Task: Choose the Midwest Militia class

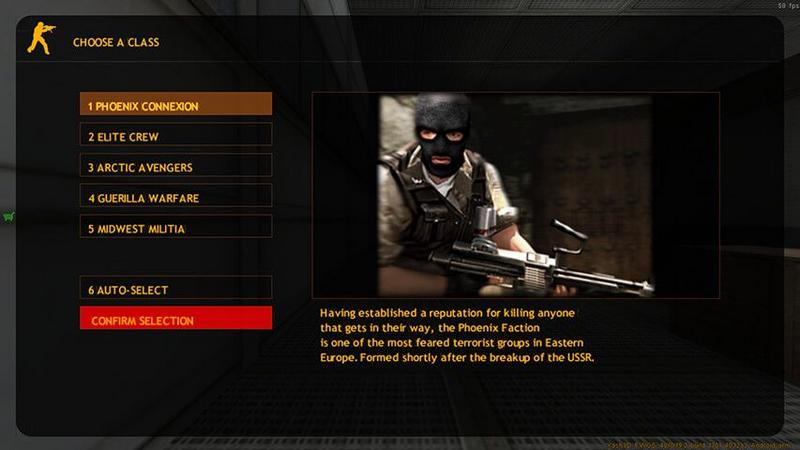Action: (x=176, y=228)
